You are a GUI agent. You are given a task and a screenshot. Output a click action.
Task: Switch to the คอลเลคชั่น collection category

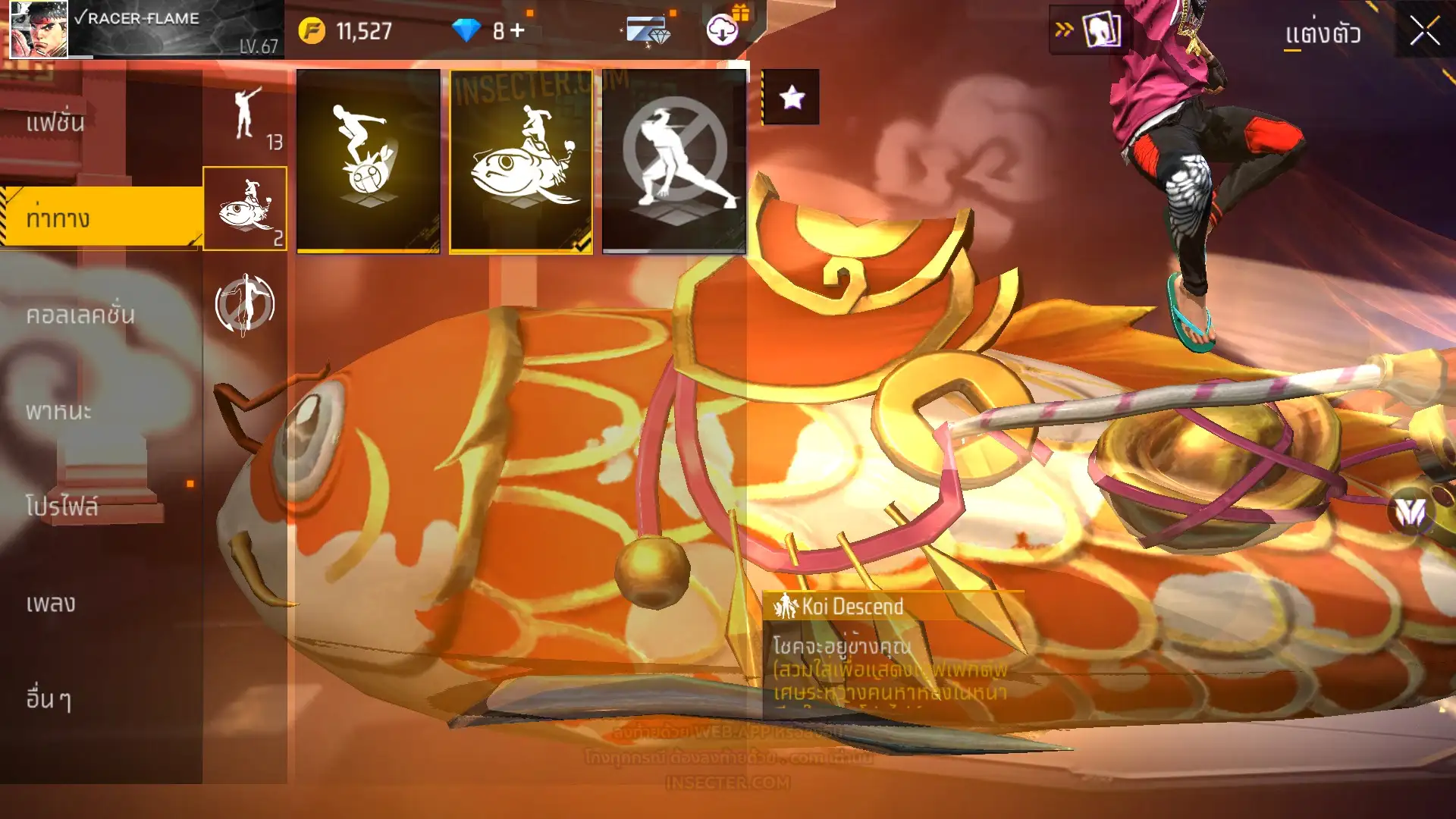pyautogui.click(x=80, y=315)
